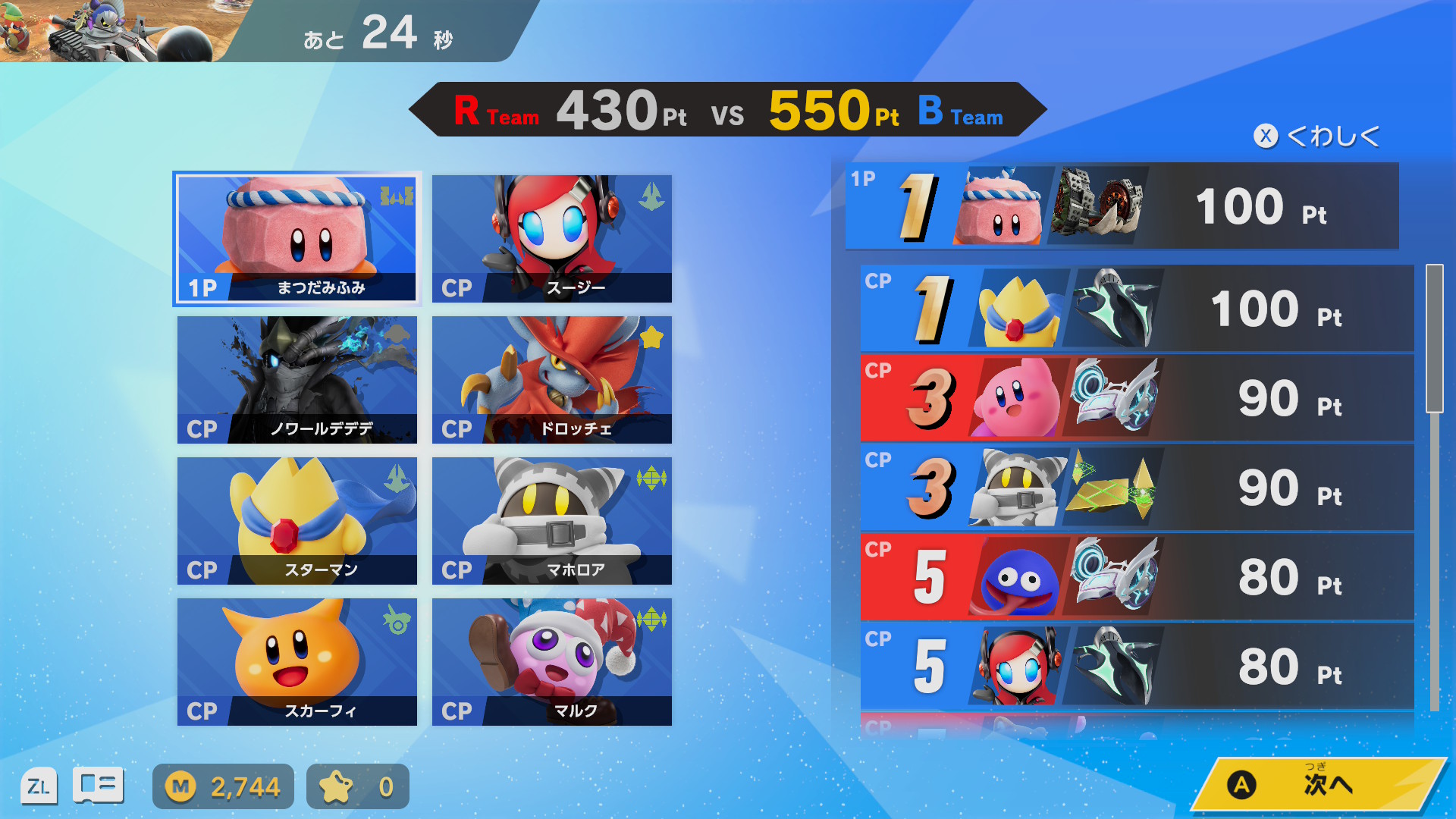
Task: Open the book-shaped guide icon
Action: (x=98, y=786)
